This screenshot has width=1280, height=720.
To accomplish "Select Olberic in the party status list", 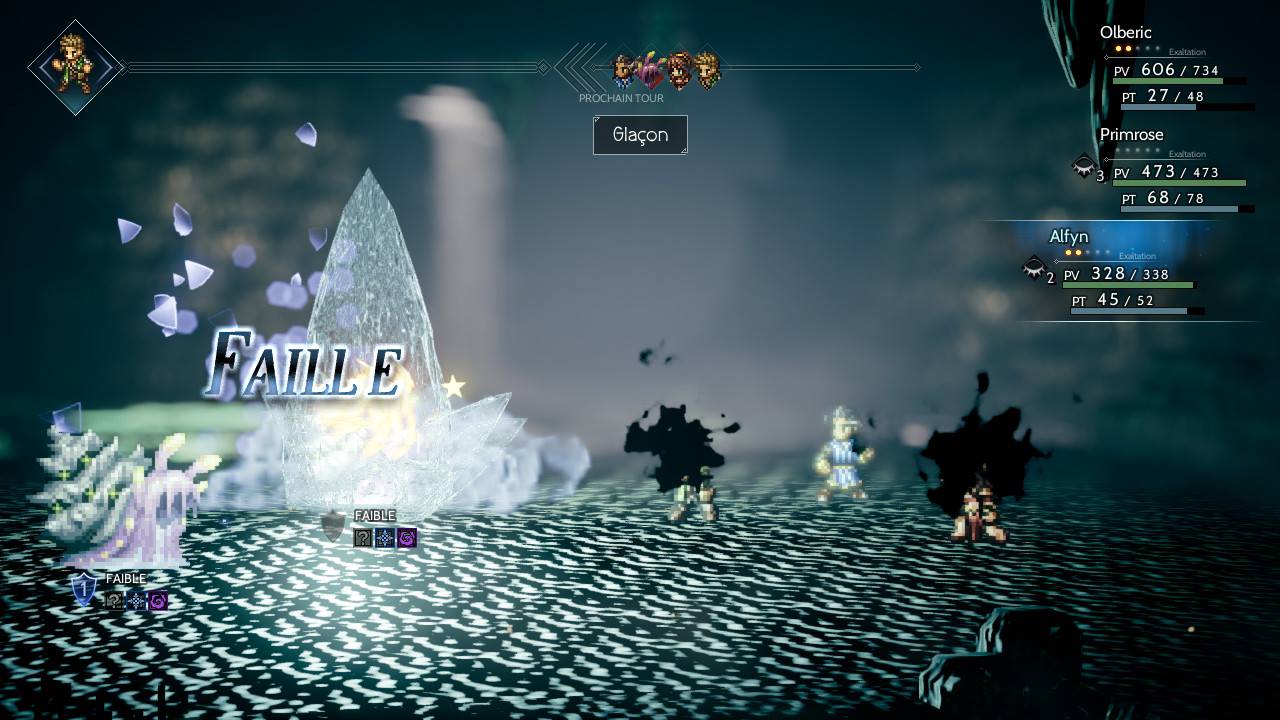I will (x=1125, y=33).
